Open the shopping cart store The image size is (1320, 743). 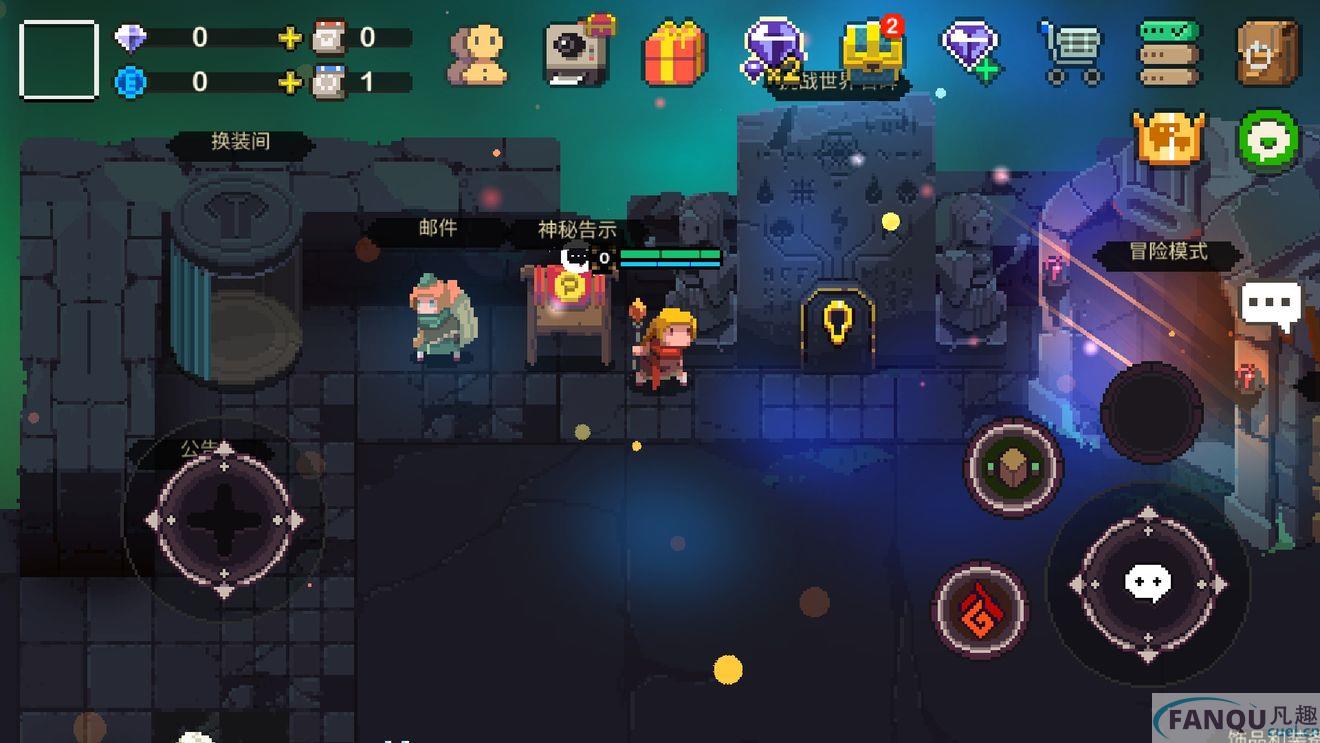coord(1070,52)
